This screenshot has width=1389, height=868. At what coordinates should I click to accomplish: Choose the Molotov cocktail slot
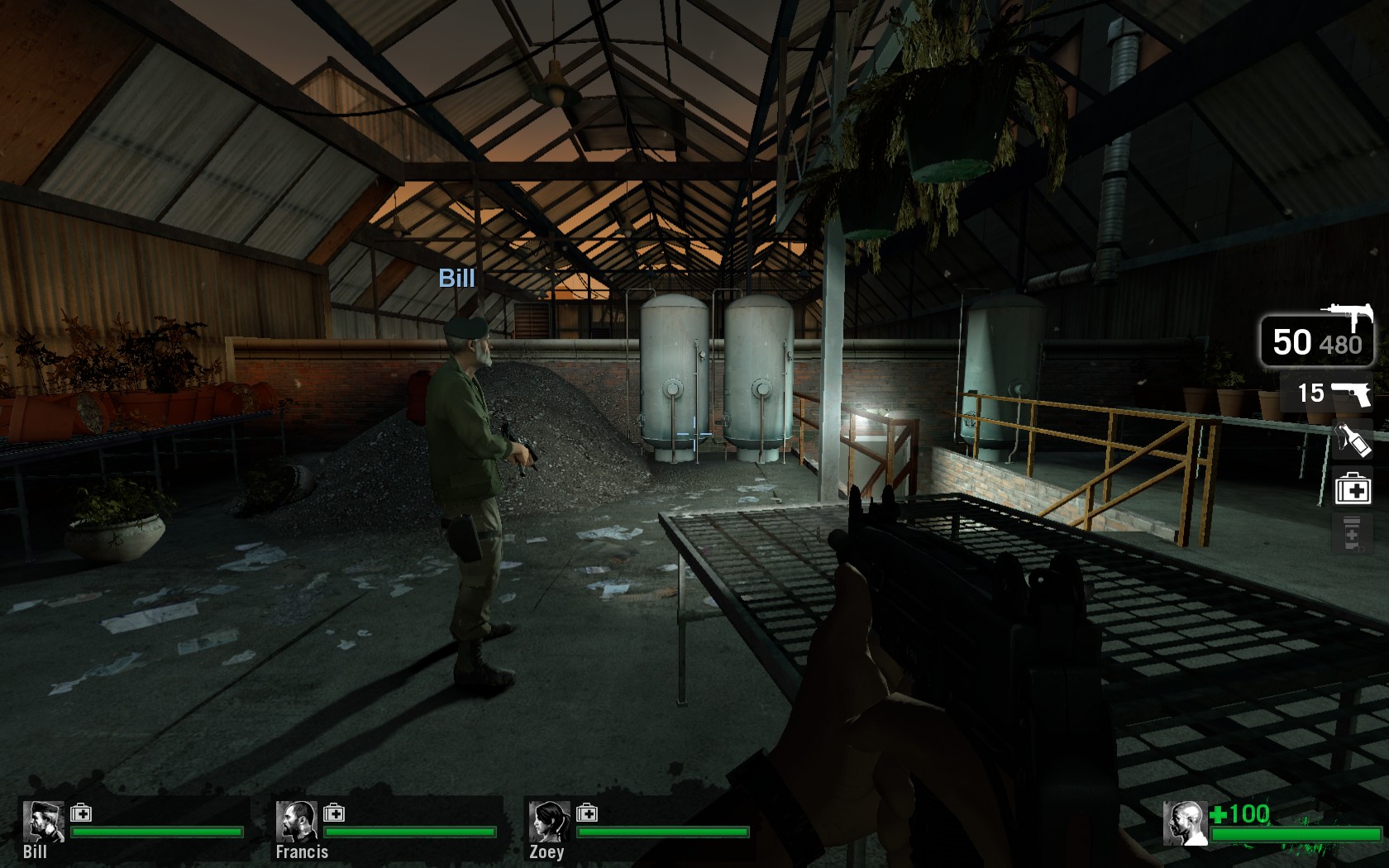coord(1353,440)
